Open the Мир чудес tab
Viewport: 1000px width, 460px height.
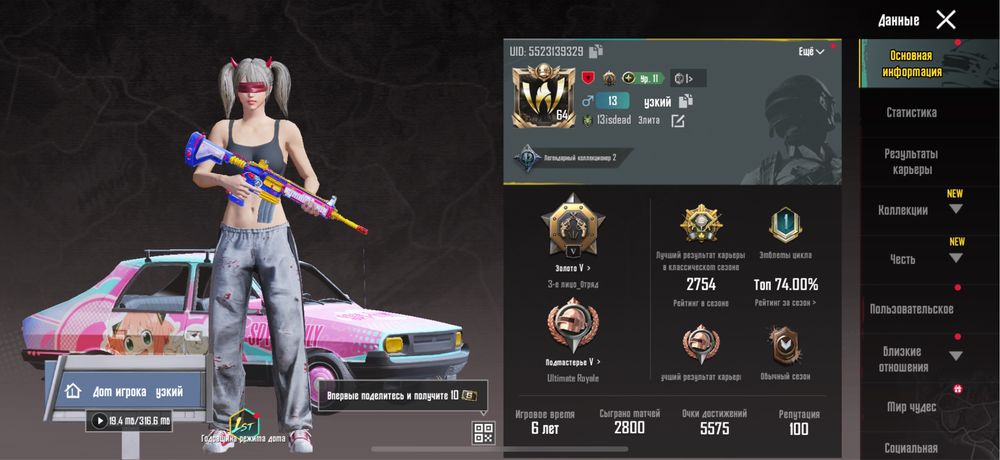(911, 407)
